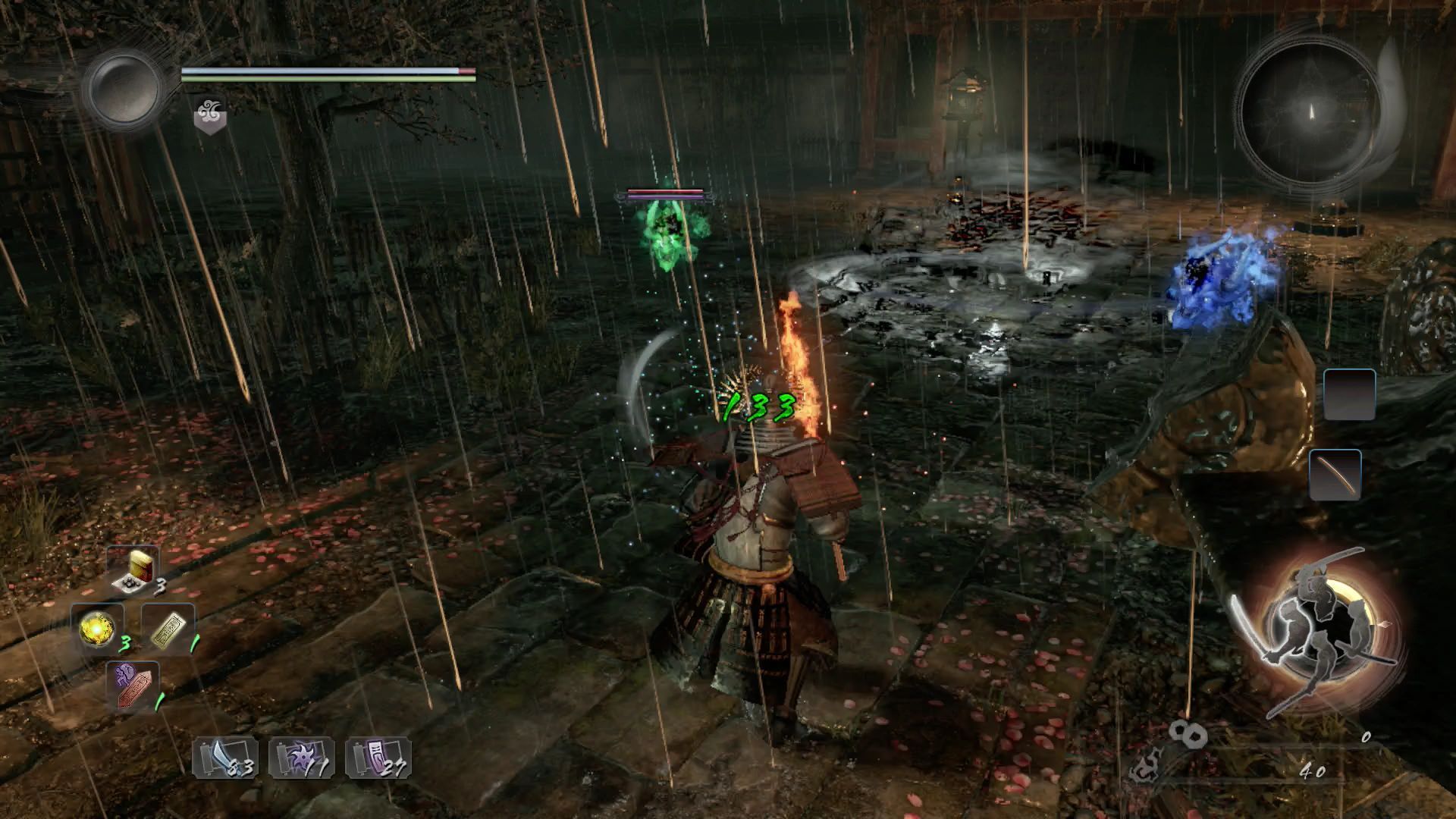This screenshot has width=1456, height=819.
Task: Pick the talisman scroll with 27 uses
Action: tap(378, 758)
